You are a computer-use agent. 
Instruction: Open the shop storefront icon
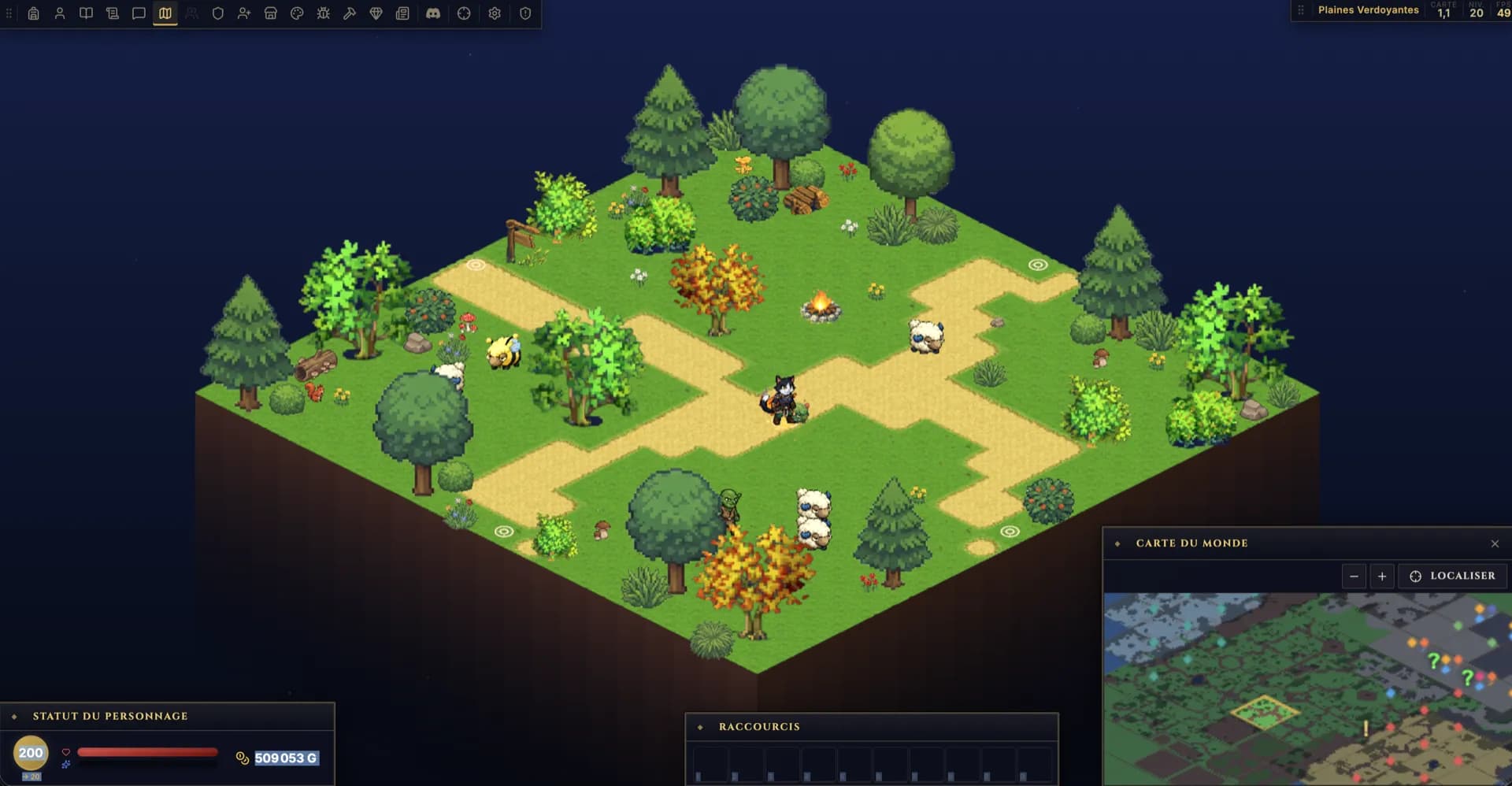pyautogui.click(x=271, y=13)
